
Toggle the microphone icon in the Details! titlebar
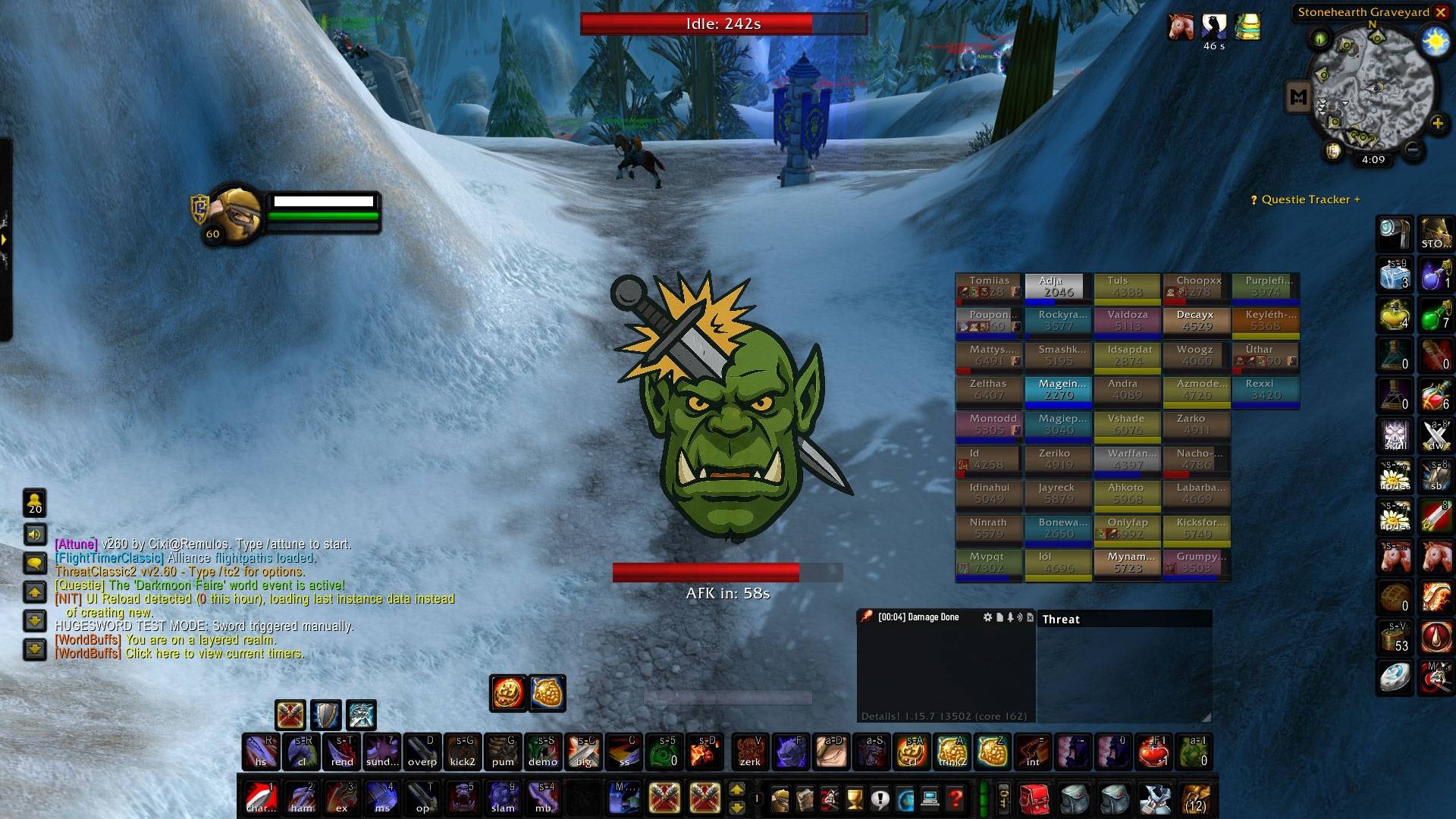coord(1010,617)
